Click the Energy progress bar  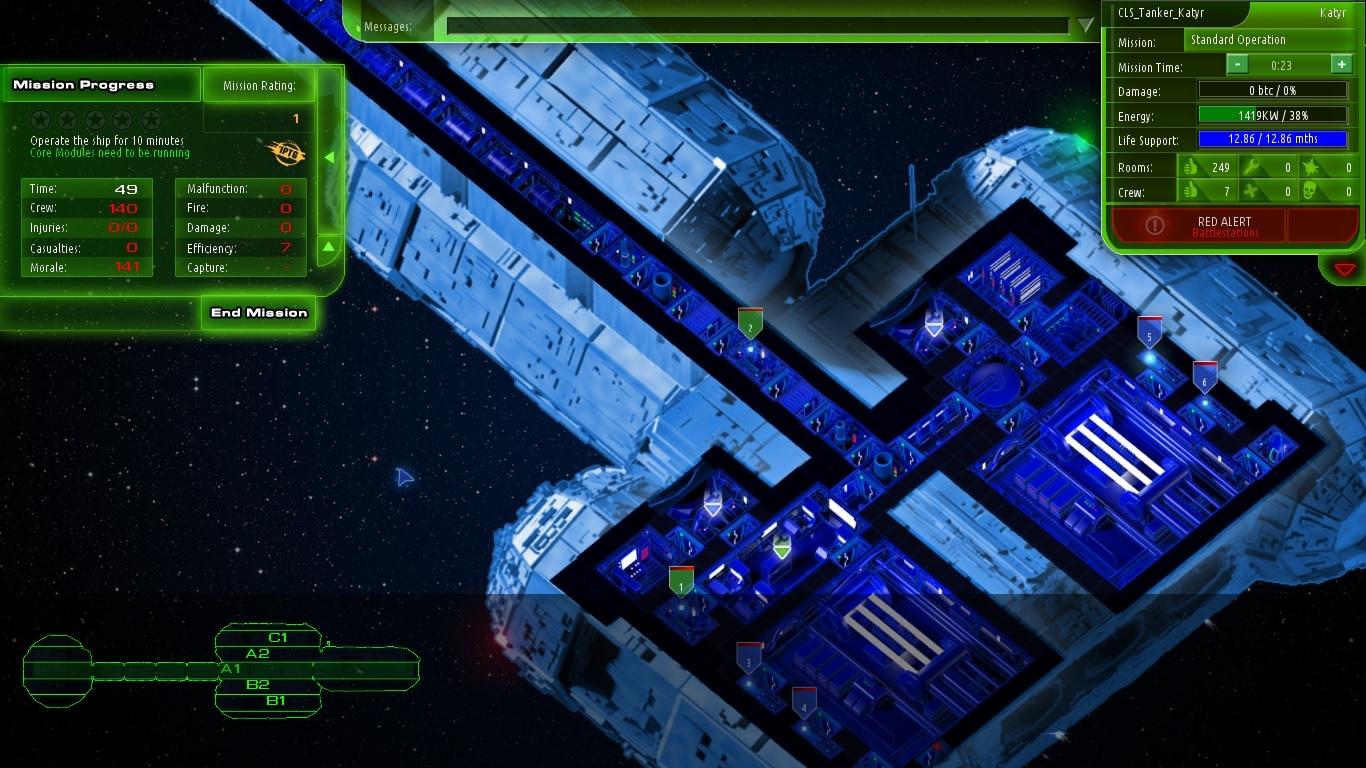point(1275,116)
